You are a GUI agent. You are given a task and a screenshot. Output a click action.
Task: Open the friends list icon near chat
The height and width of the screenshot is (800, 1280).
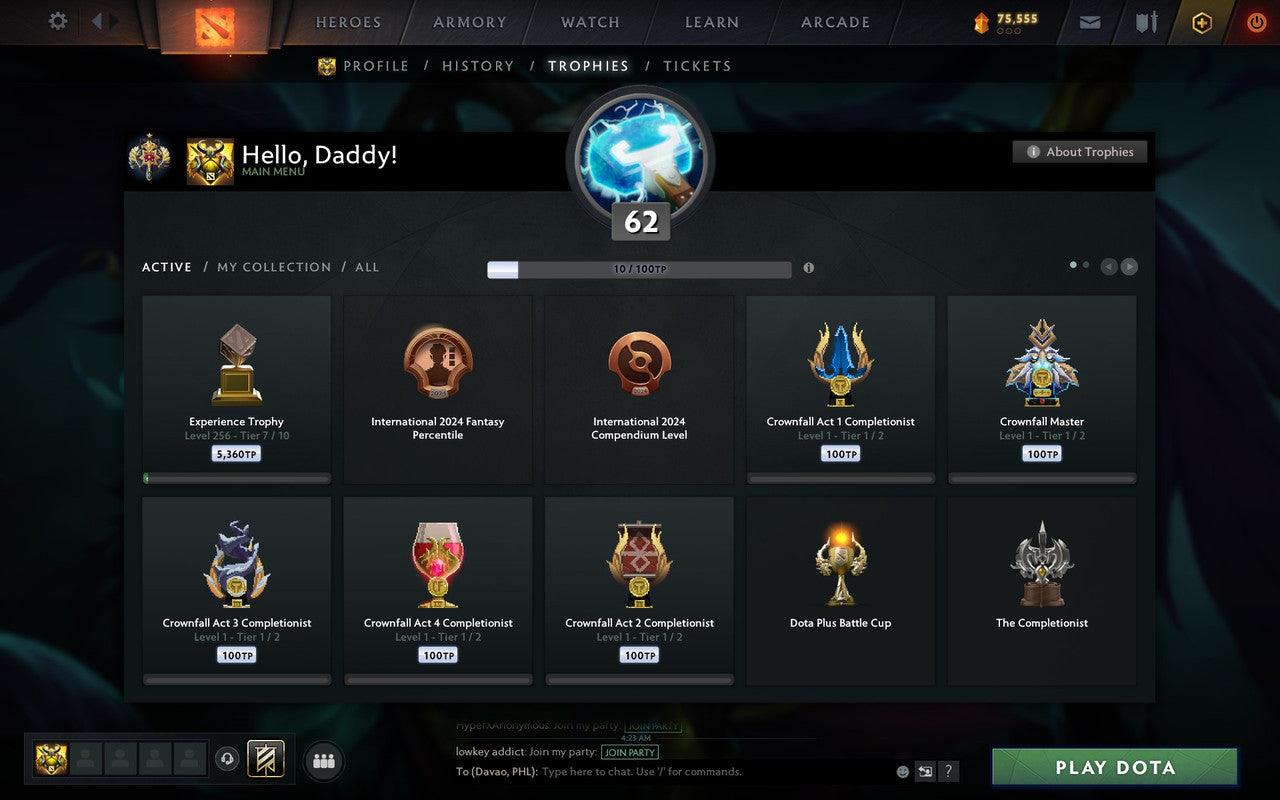(x=323, y=760)
